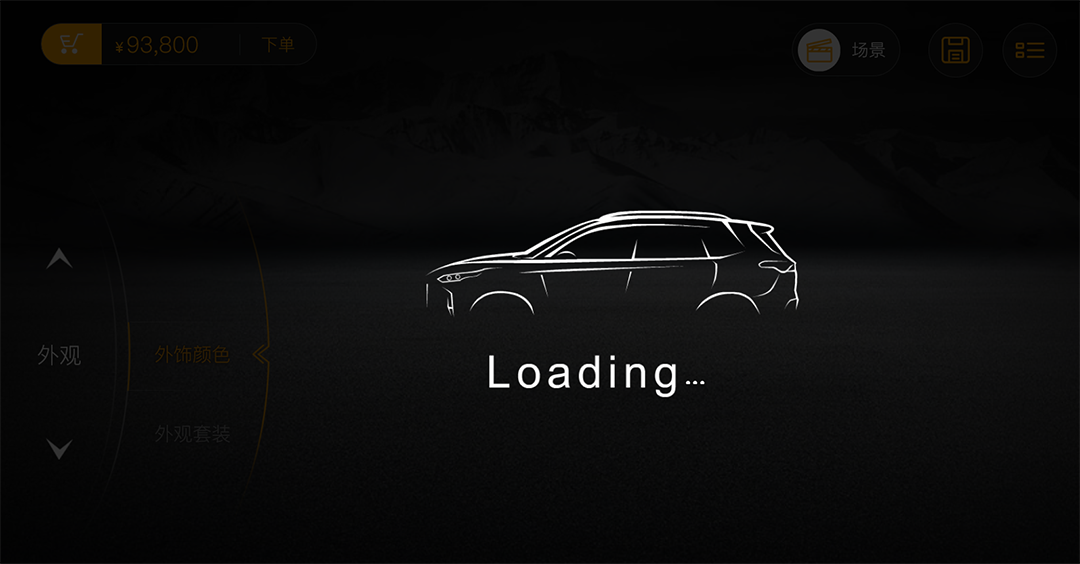
Task: Open the shopping cart icon
Action: pyautogui.click(x=71, y=45)
